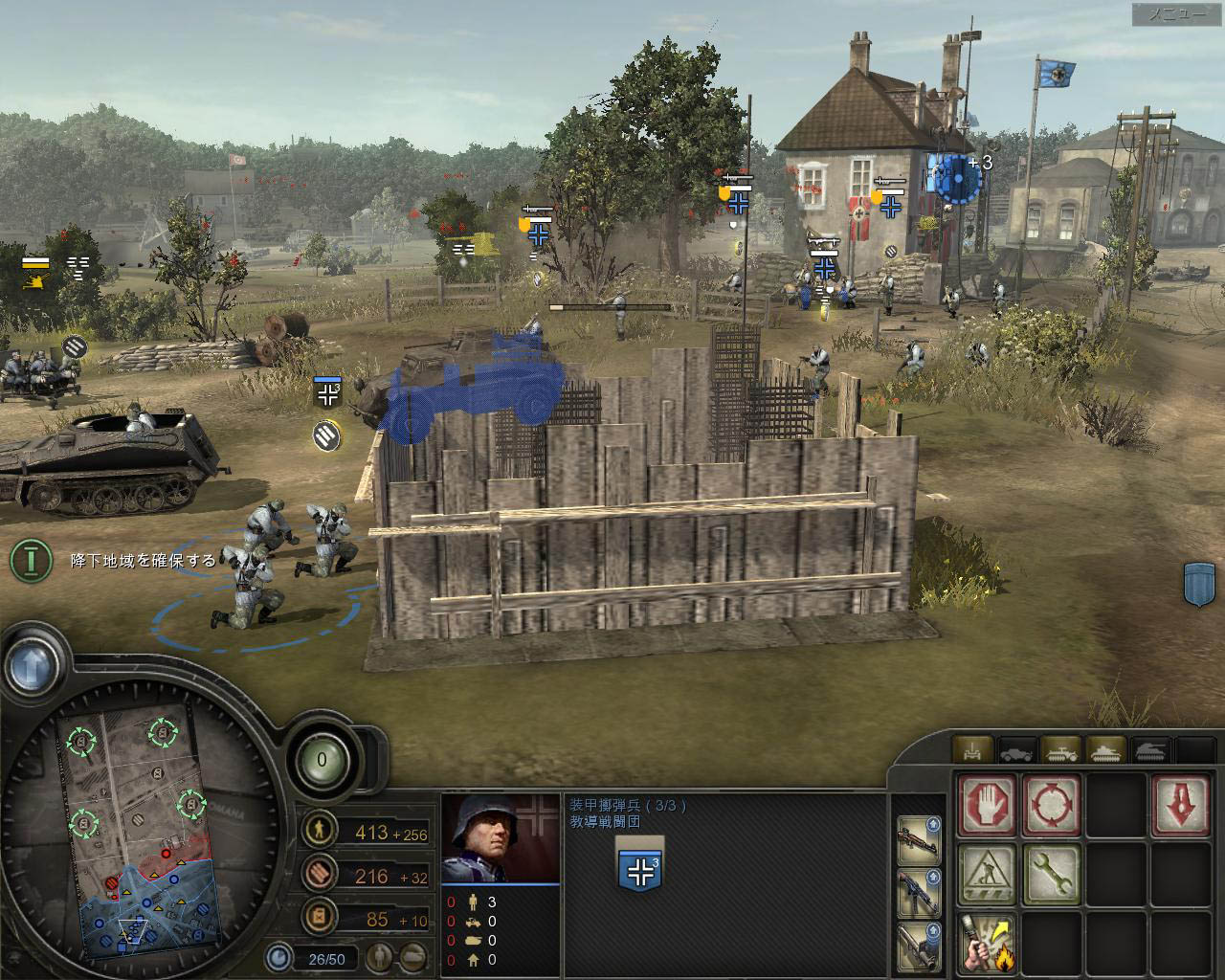Choose the assault rifle weapon upgrade

919,893
